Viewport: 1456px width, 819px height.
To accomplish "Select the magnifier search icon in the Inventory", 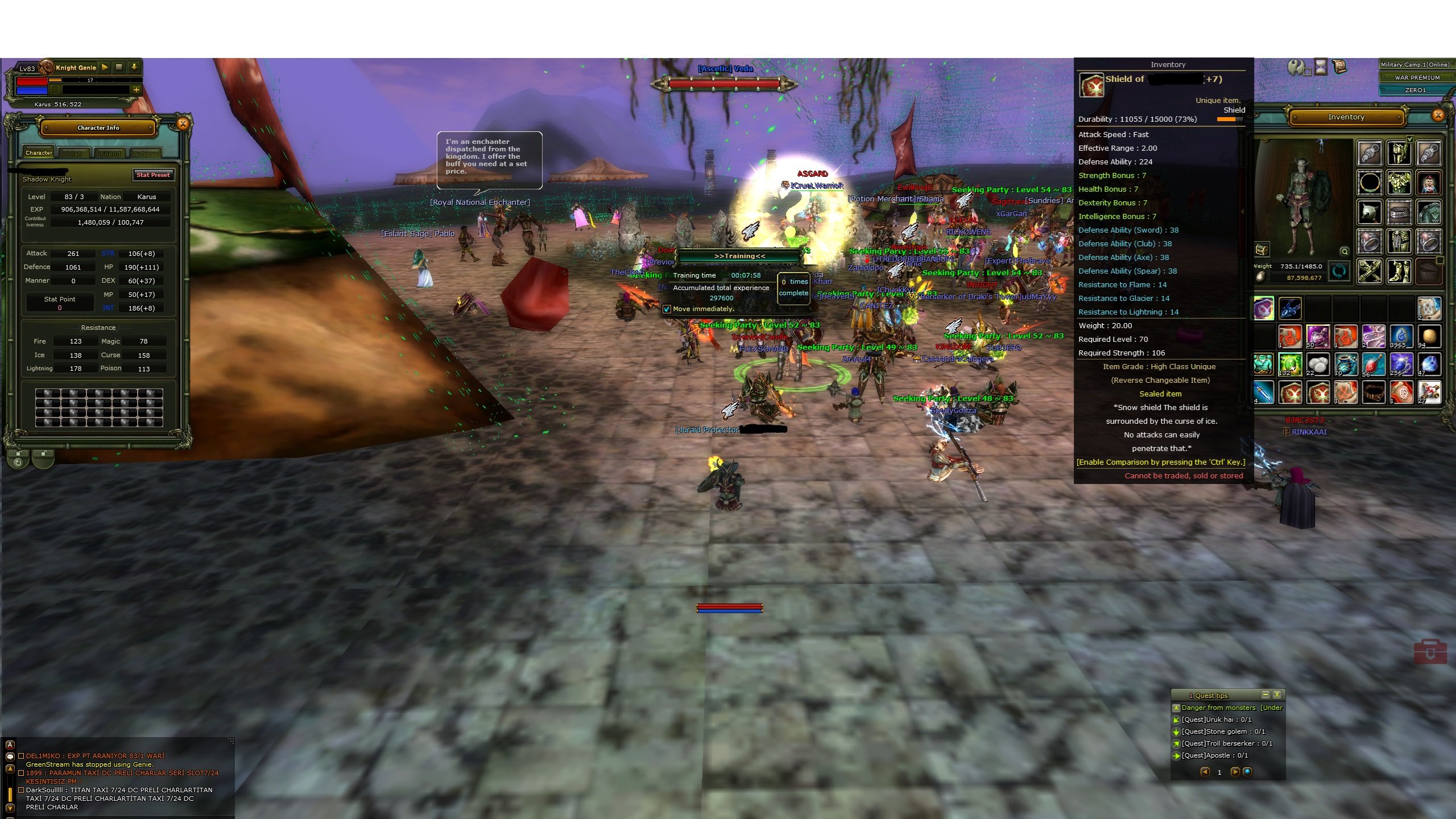I will tap(1345, 251).
